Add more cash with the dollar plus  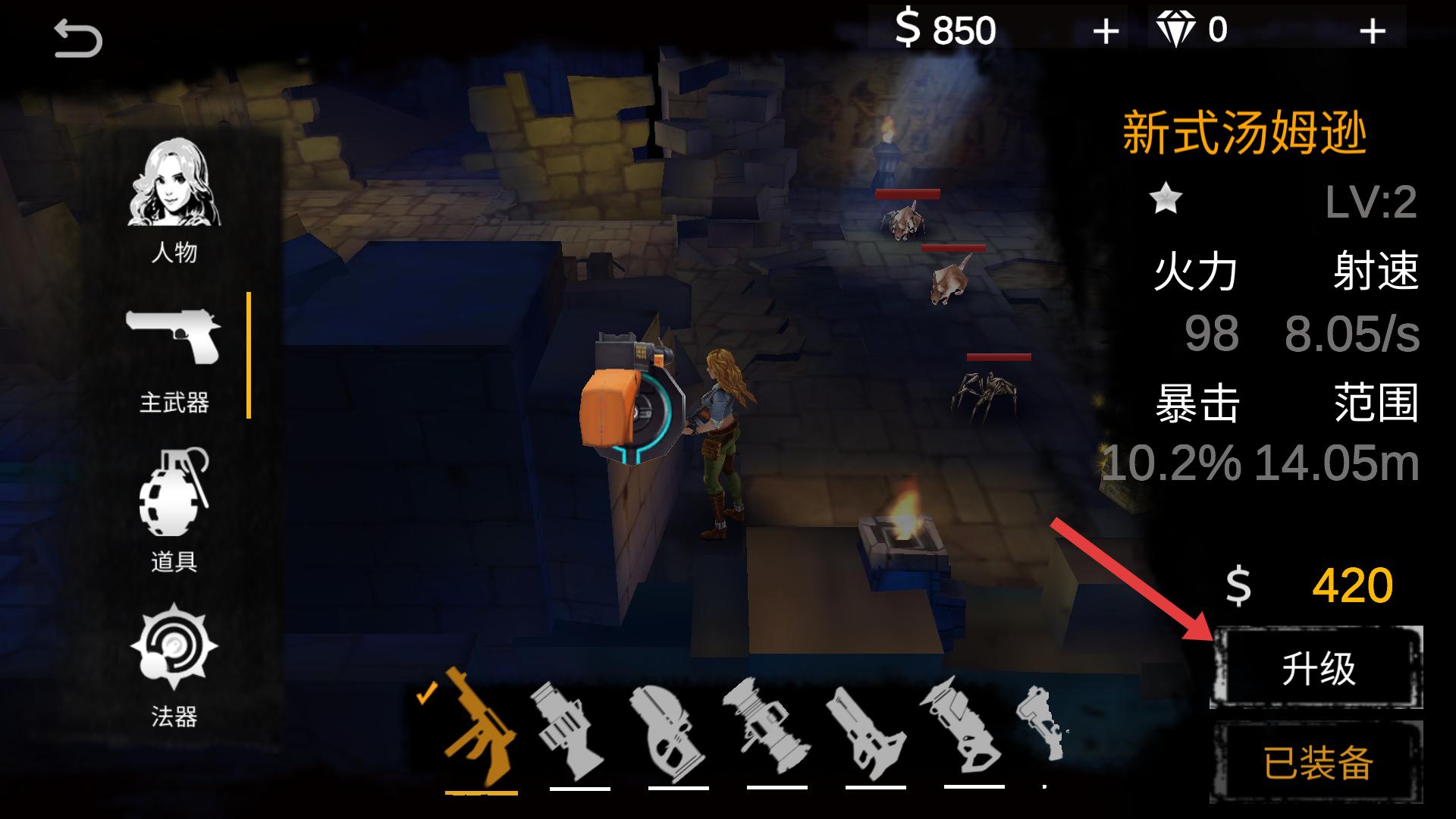[x=1106, y=32]
